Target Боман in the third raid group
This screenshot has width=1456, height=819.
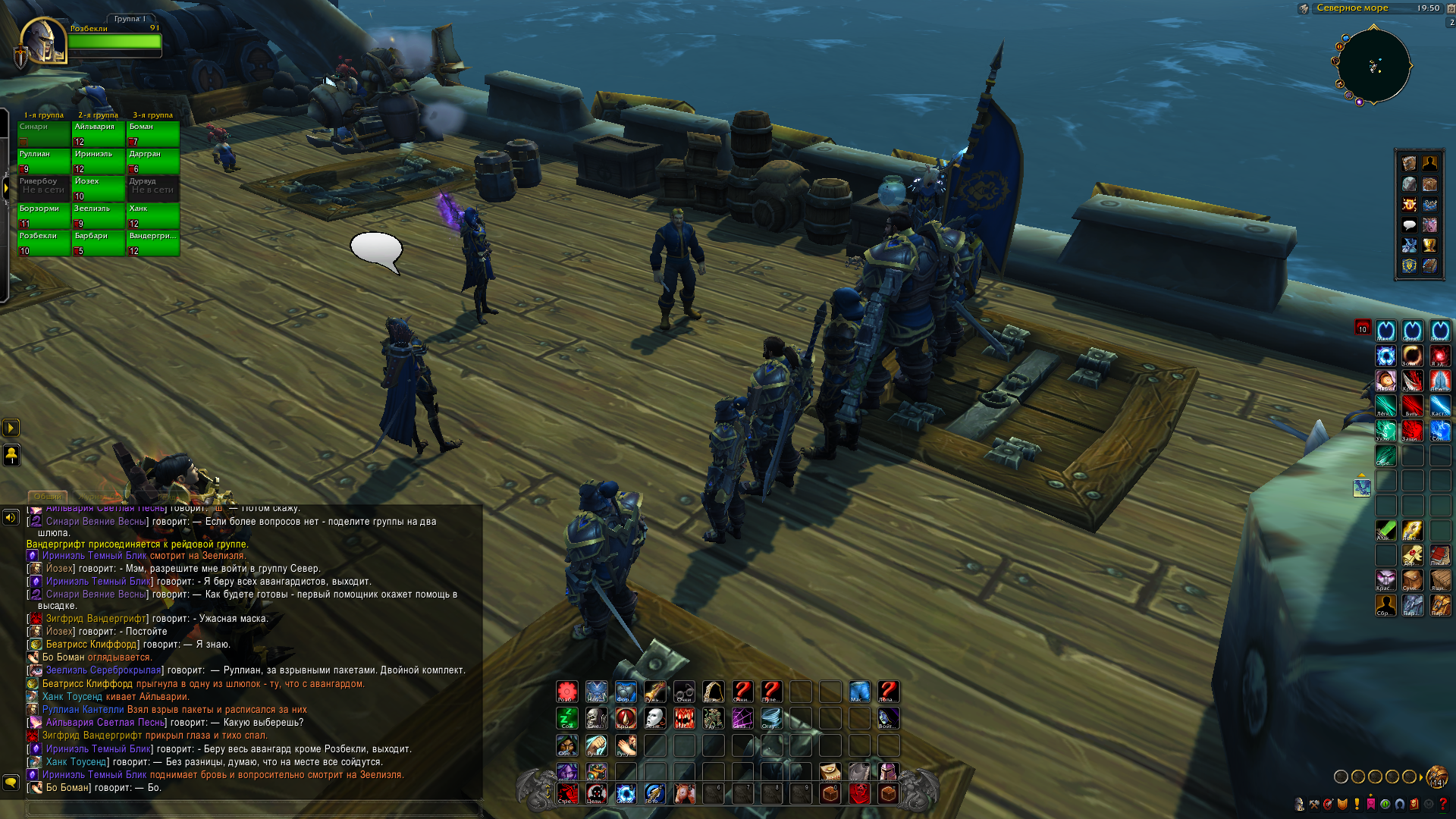point(153,133)
